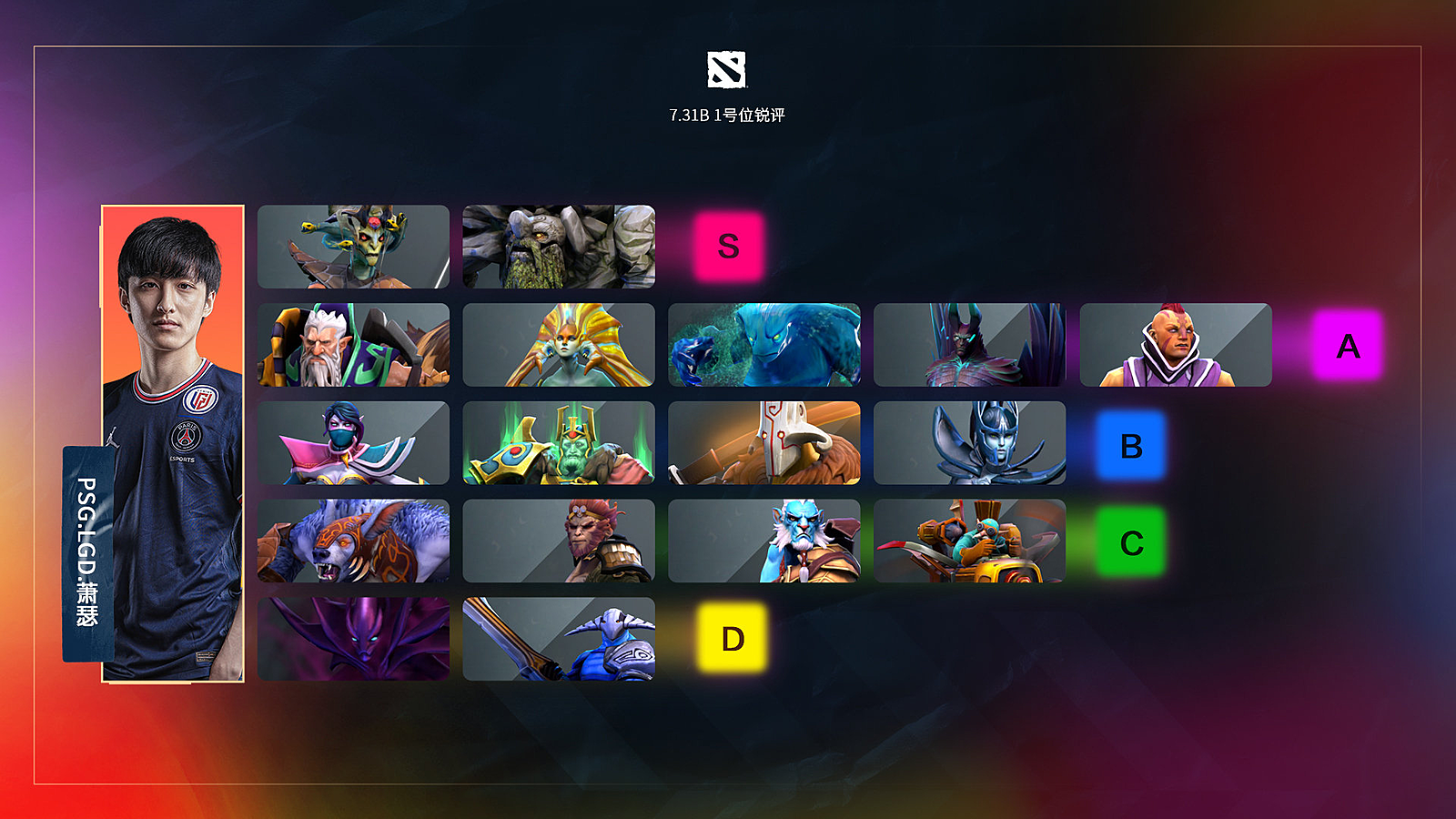Select the masked Juggernaut tile
The height and width of the screenshot is (819, 1456).
coord(764,443)
